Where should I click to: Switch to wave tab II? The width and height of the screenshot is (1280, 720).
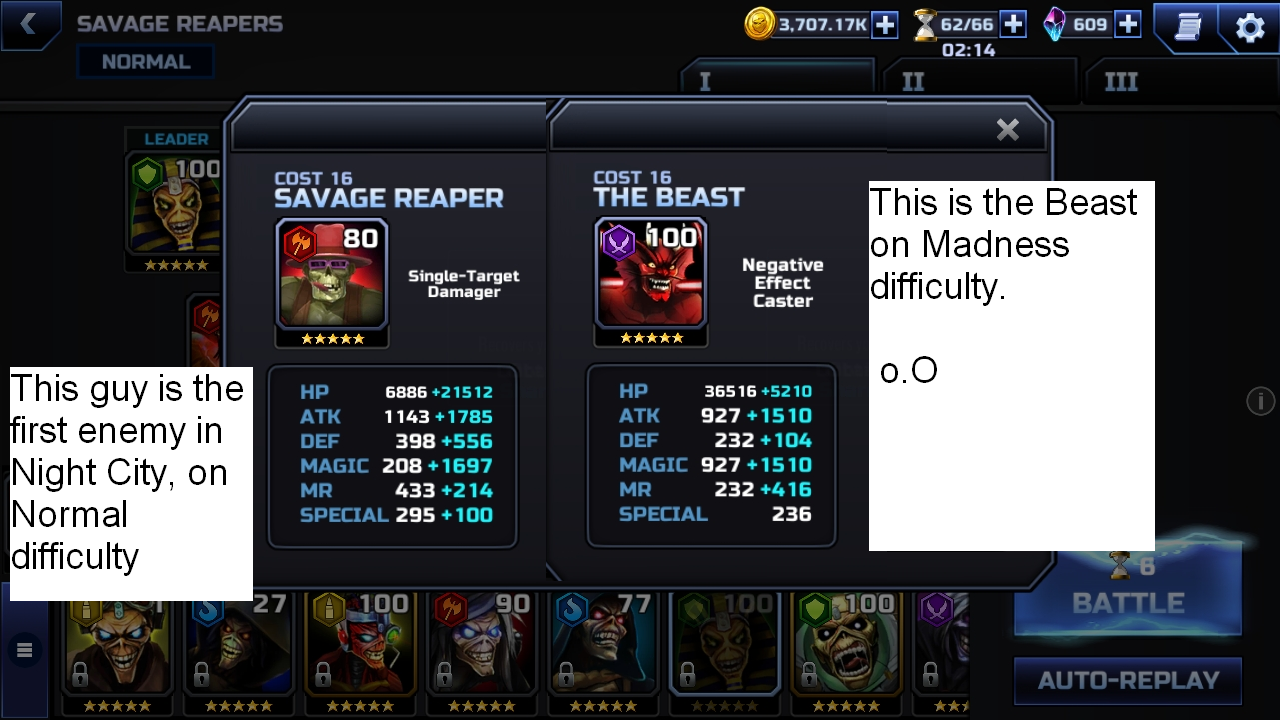coord(913,82)
